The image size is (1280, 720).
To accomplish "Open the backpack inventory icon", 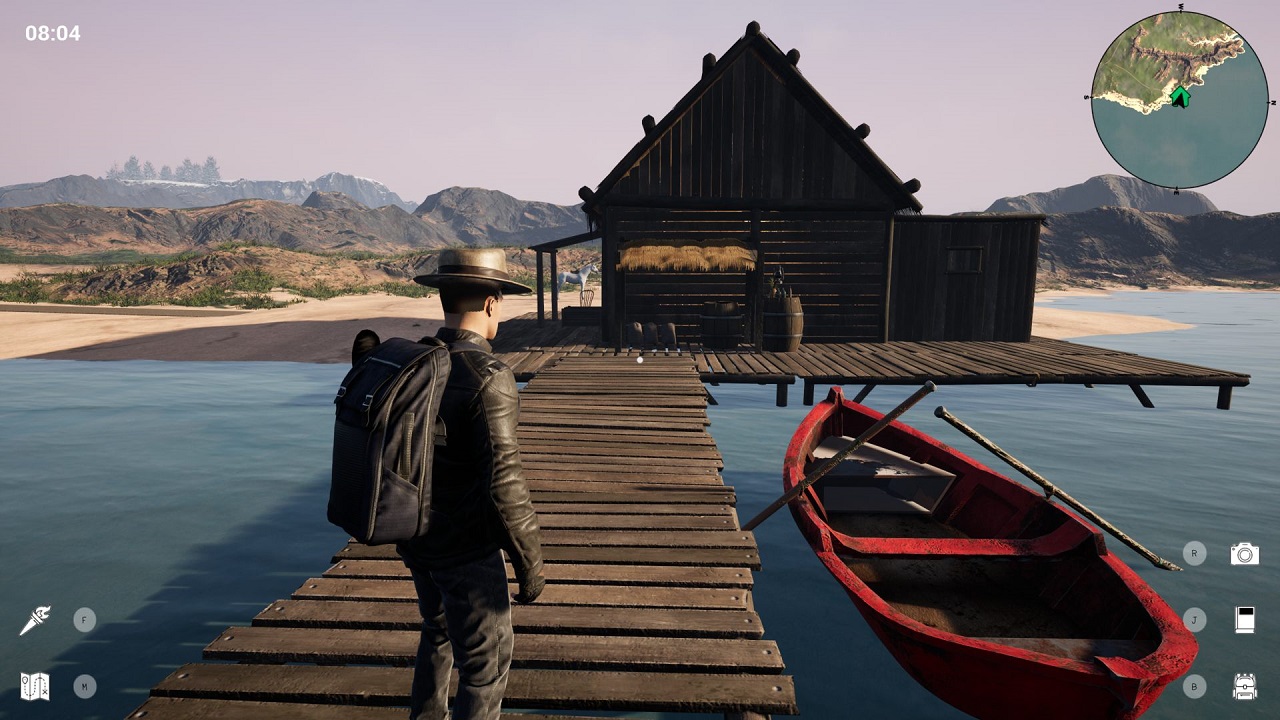I will point(1244,686).
